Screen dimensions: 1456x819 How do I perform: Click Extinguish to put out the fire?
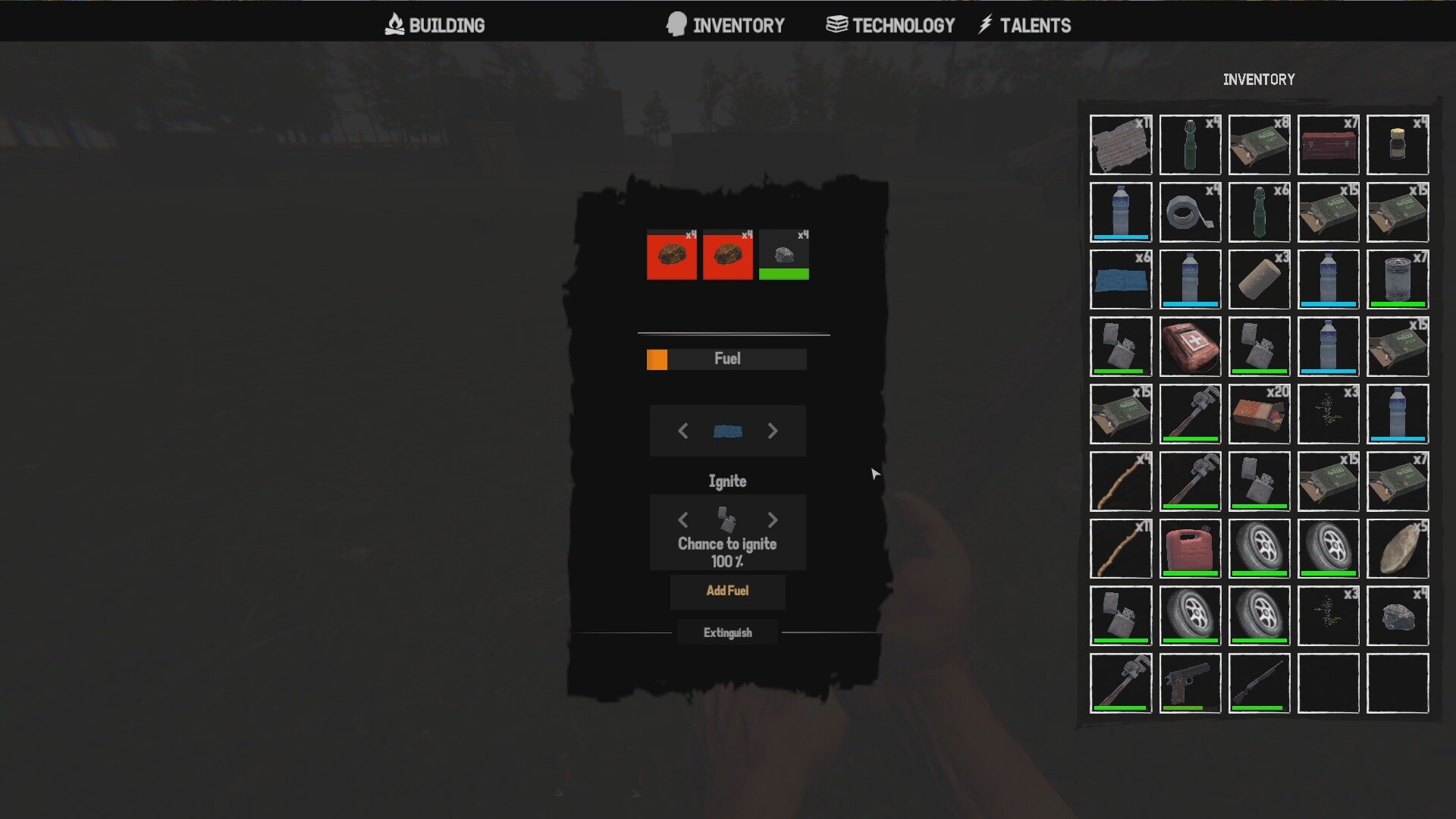click(x=727, y=632)
